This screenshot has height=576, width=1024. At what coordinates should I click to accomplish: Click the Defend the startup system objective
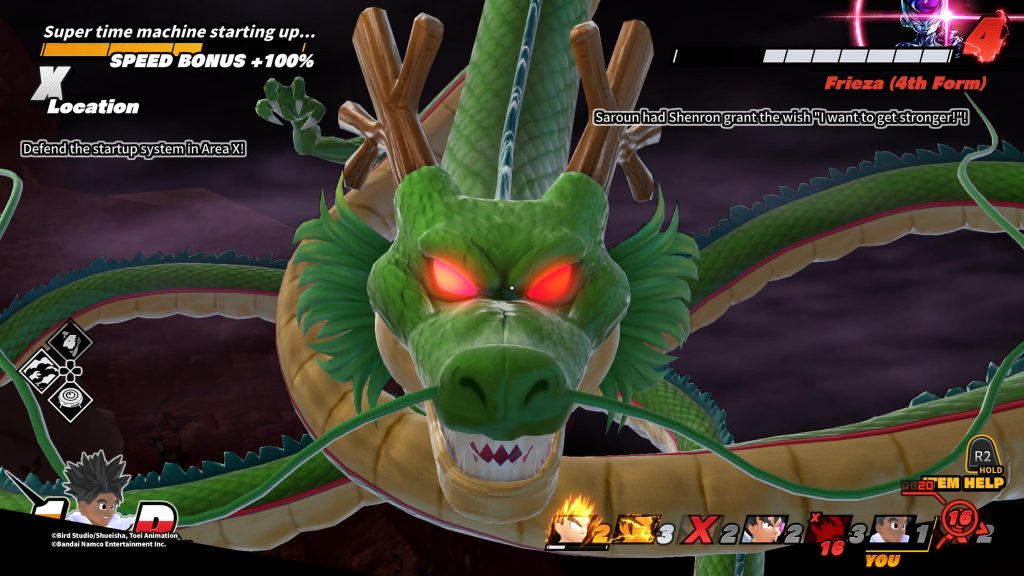click(x=133, y=148)
